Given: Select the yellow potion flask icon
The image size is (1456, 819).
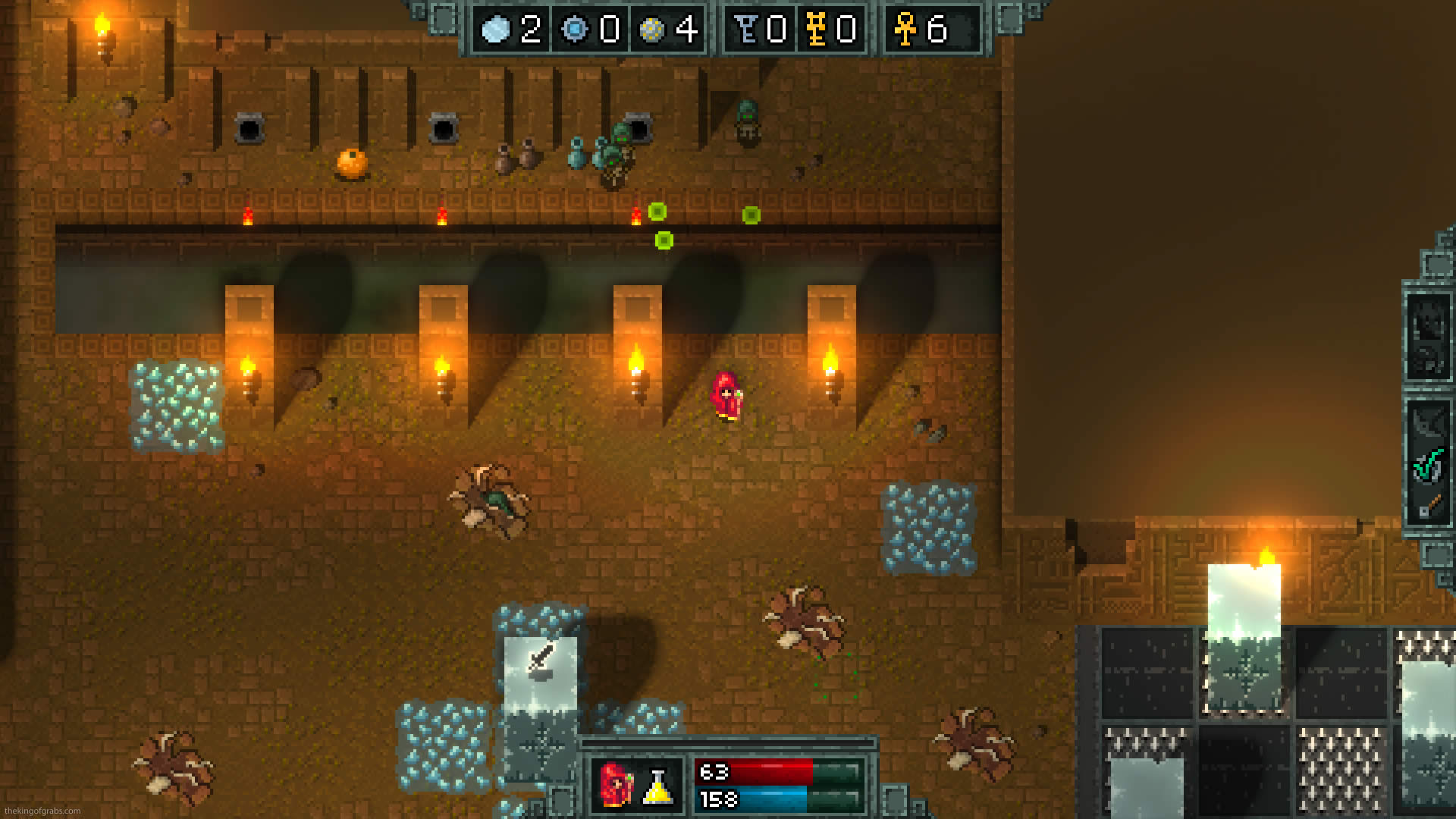Looking at the screenshot, I should point(658,786).
